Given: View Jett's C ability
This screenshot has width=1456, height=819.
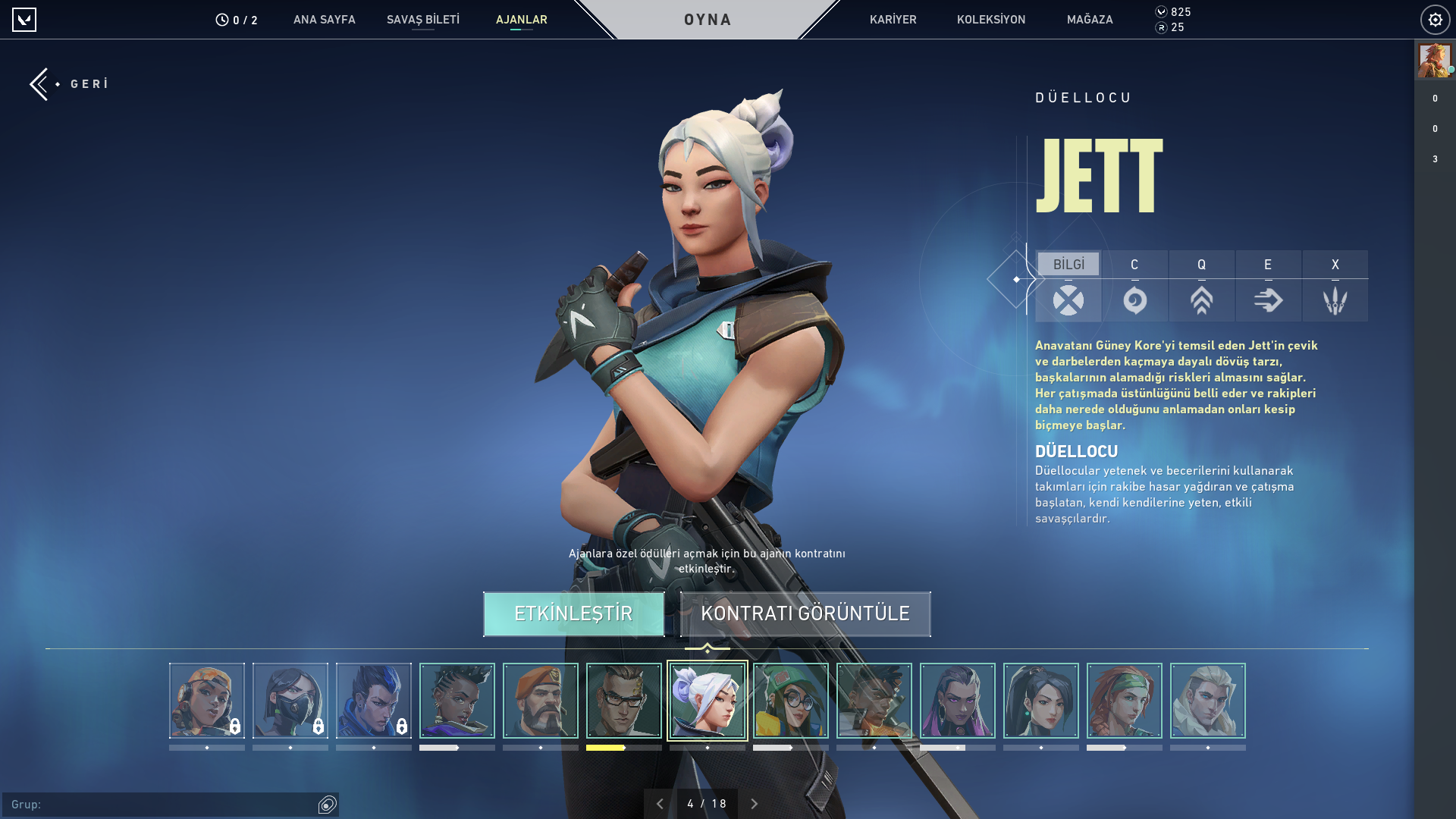Looking at the screenshot, I should click(1134, 286).
